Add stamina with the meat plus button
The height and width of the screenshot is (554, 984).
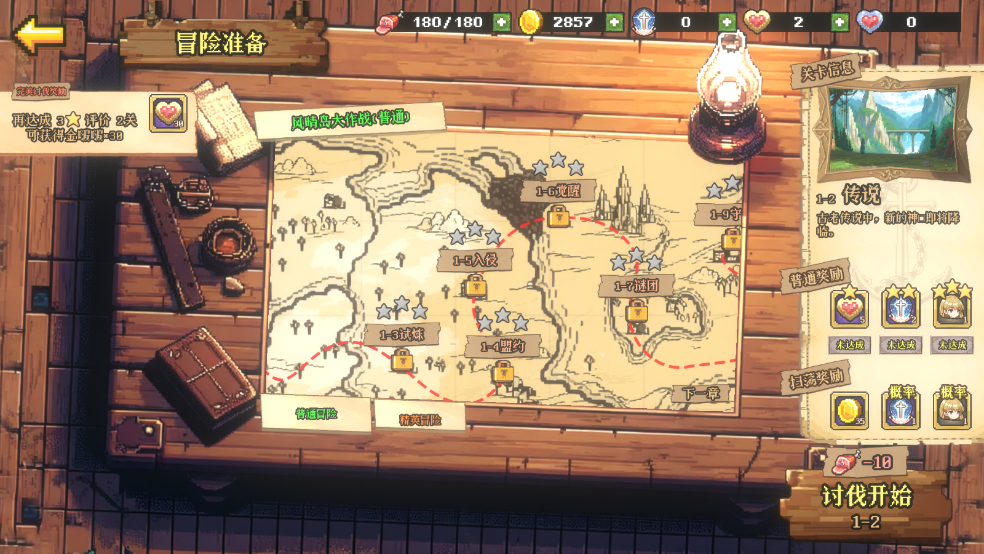point(501,22)
